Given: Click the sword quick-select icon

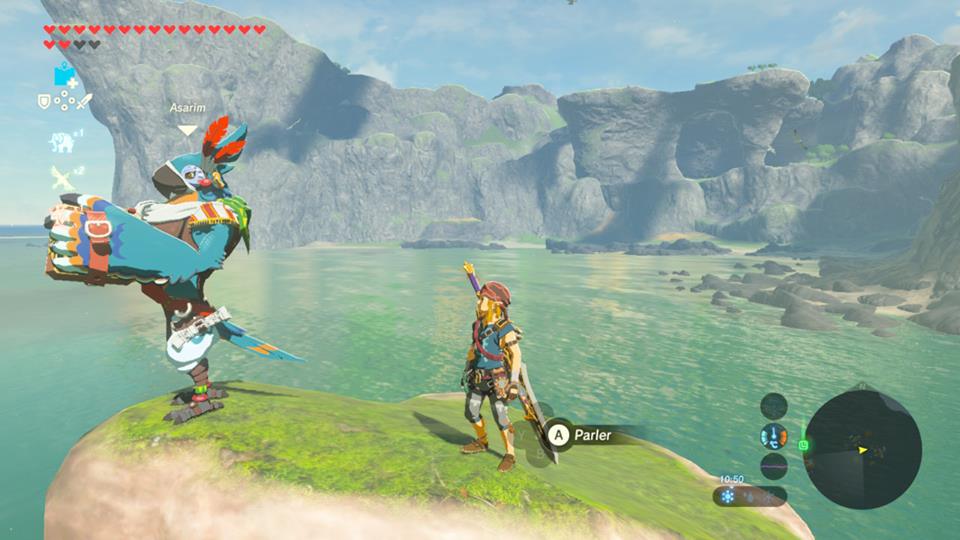Looking at the screenshot, I should point(85,100).
